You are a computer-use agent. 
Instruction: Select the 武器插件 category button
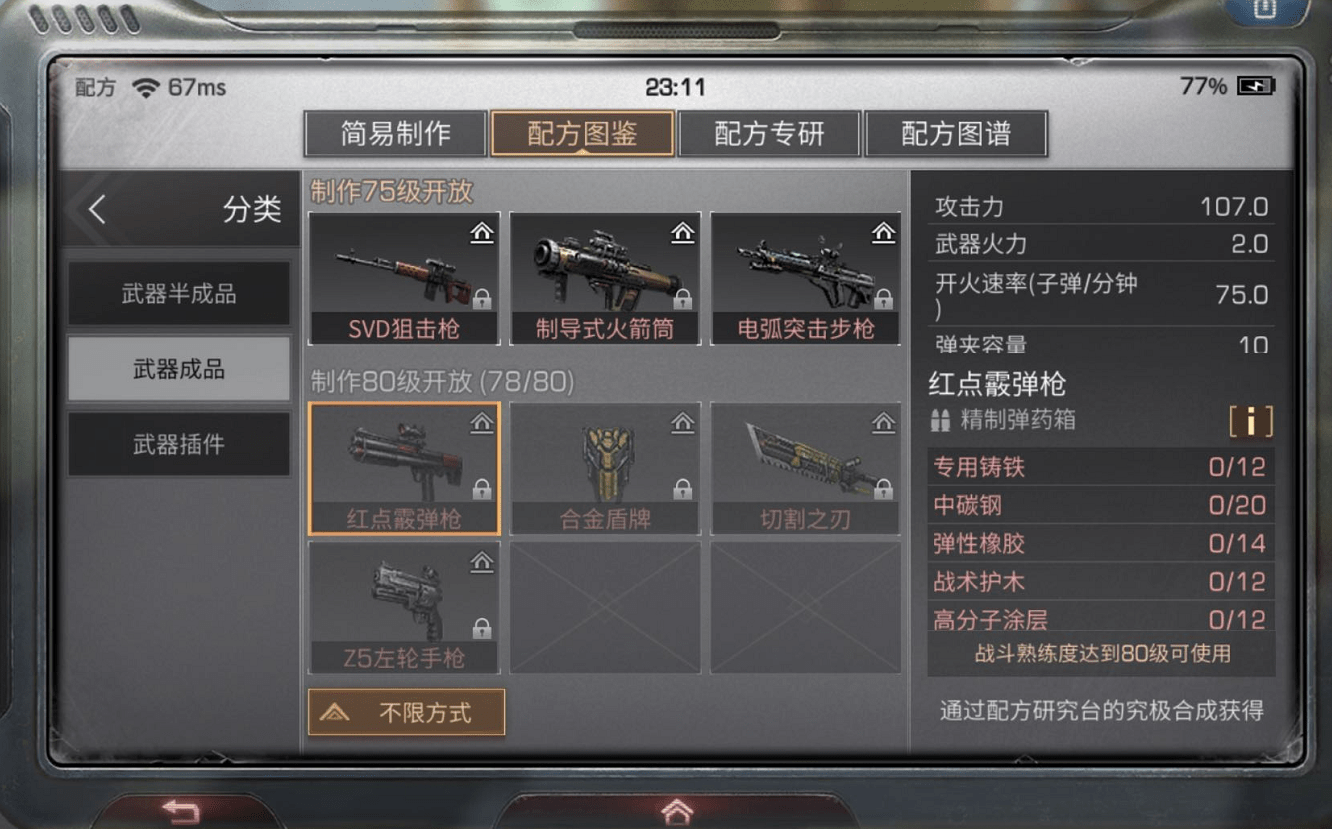click(178, 444)
